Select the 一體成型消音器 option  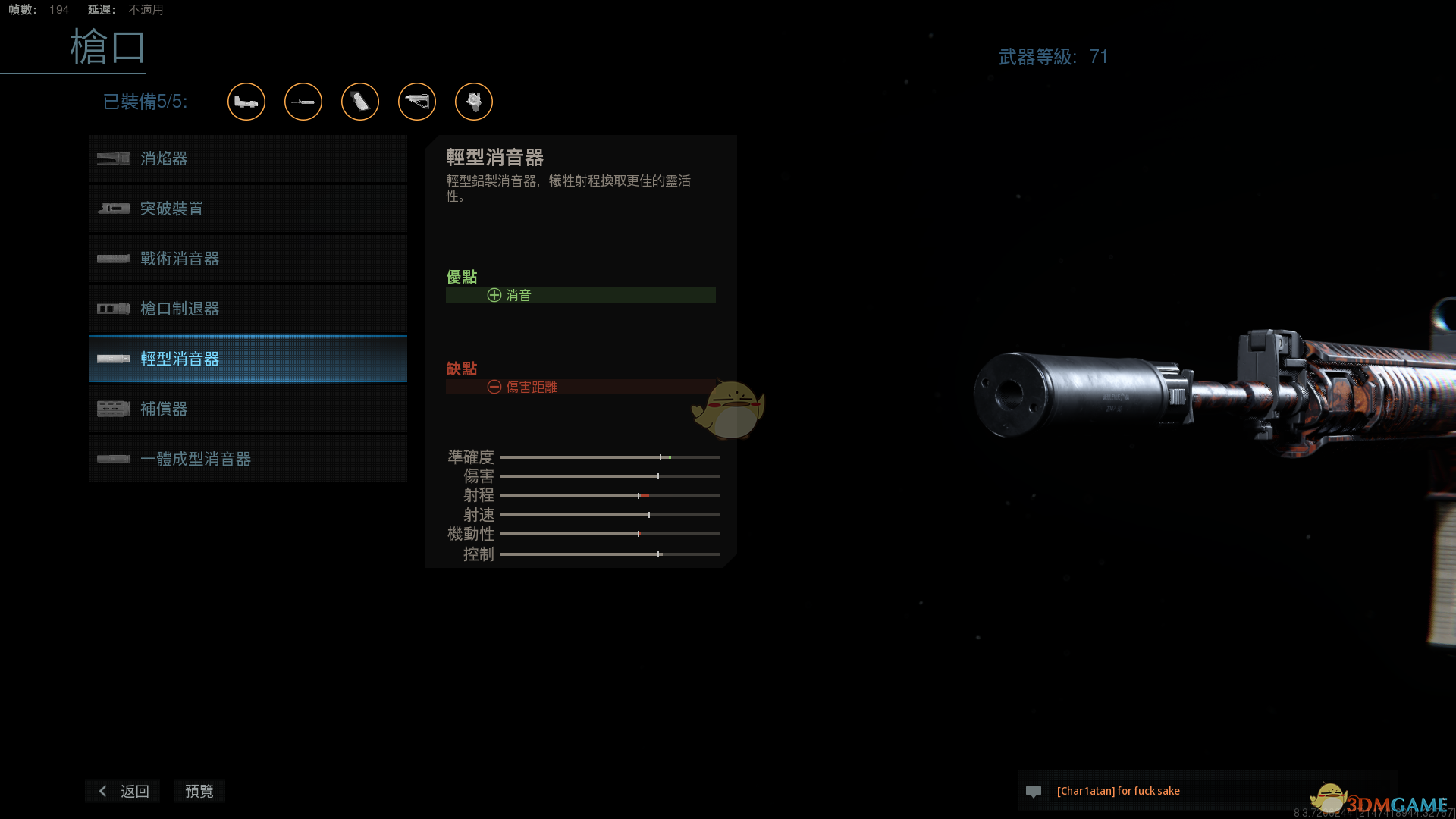[247, 459]
